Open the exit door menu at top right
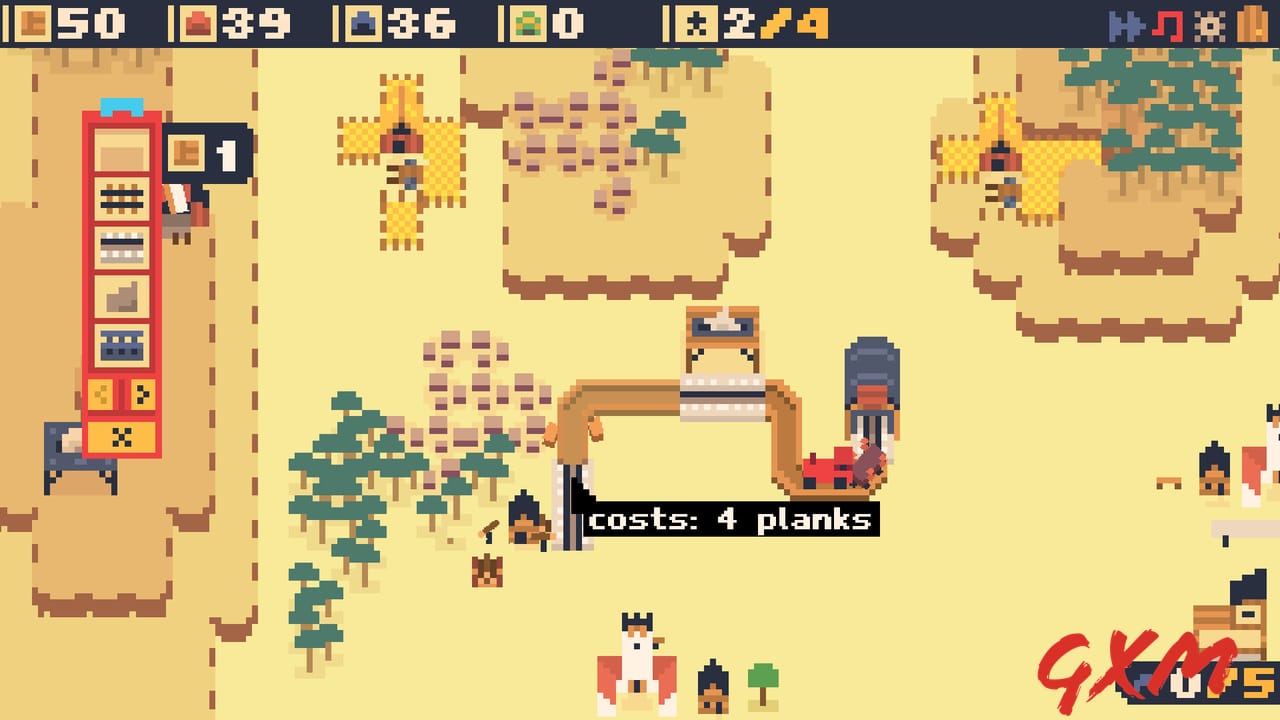 [1251, 23]
